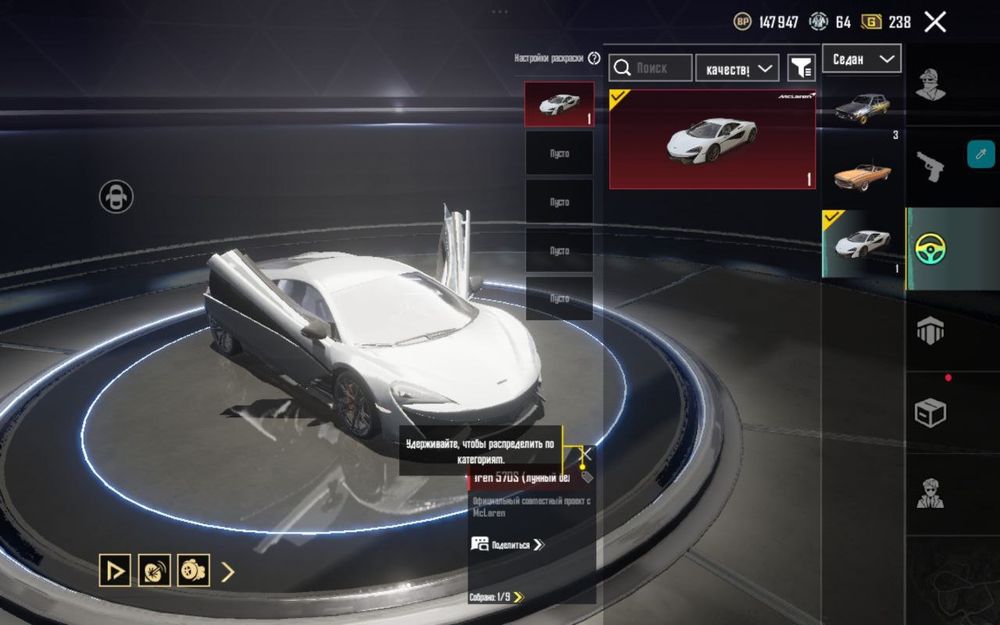The height and width of the screenshot is (625, 1000).
Task: Toggle the car view lock icon
Action: click(x=116, y=196)
